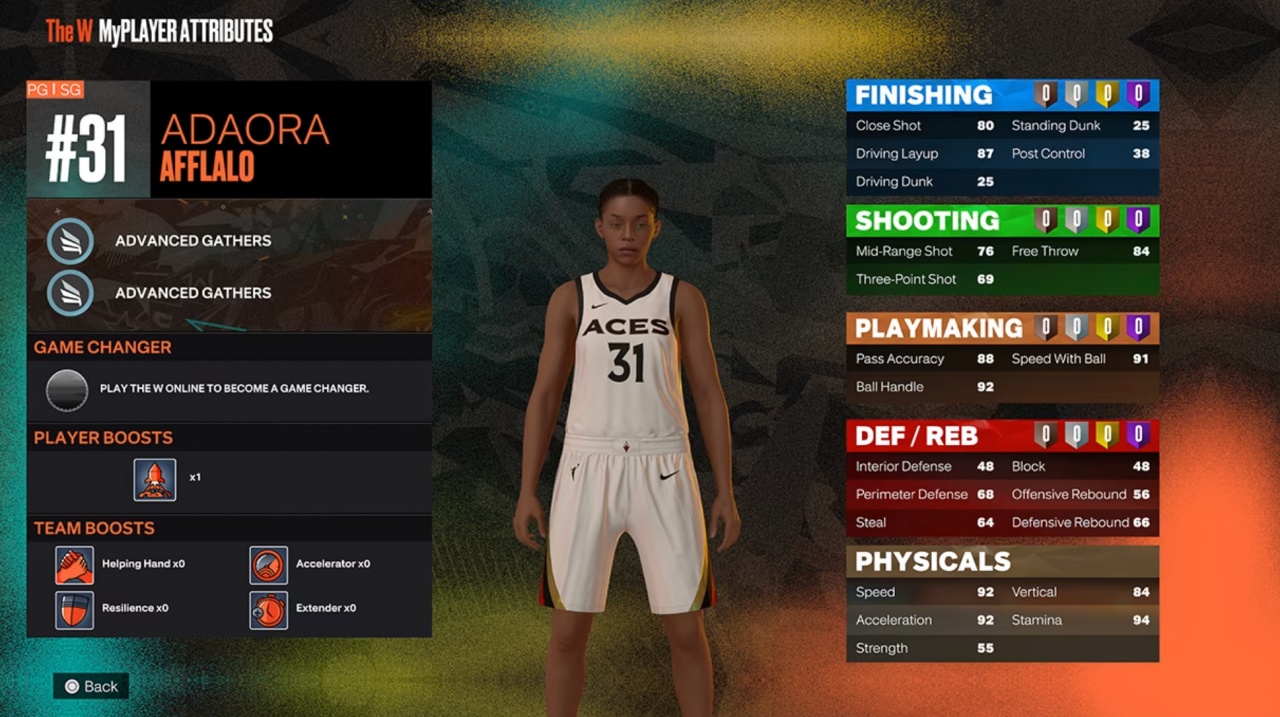Select the Extender team boost icon
Image resolution: width=1280 pixels, height=717 pixels.
(x=269, y=609)
